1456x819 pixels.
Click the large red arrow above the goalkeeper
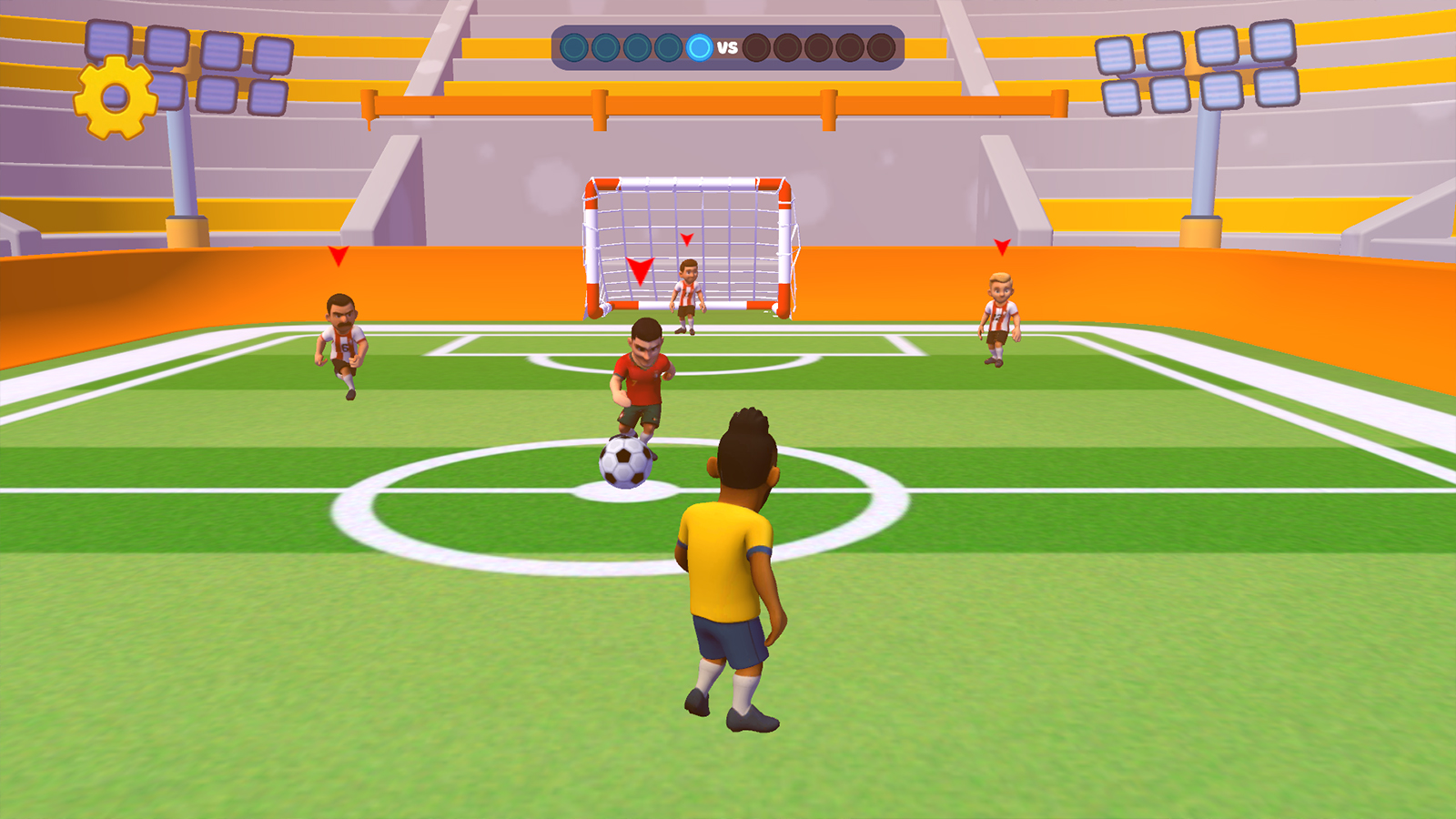coord(642,270)
